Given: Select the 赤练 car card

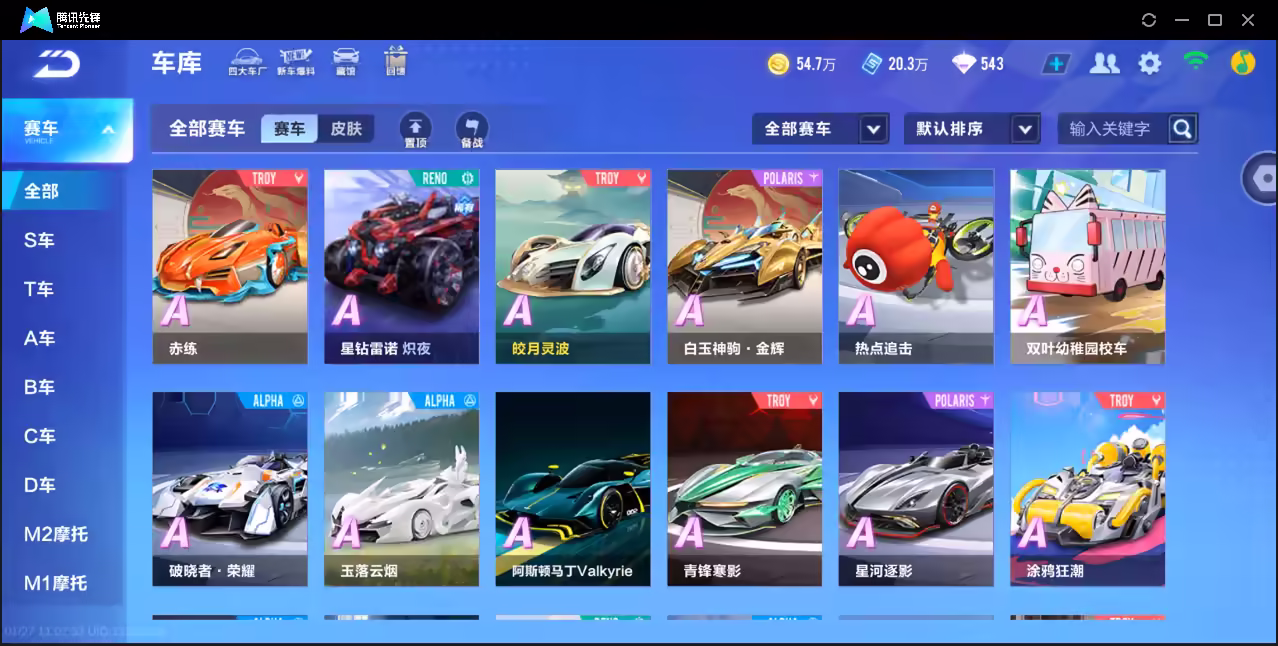Looking at the screenshot, I should (x=230, y=265).
